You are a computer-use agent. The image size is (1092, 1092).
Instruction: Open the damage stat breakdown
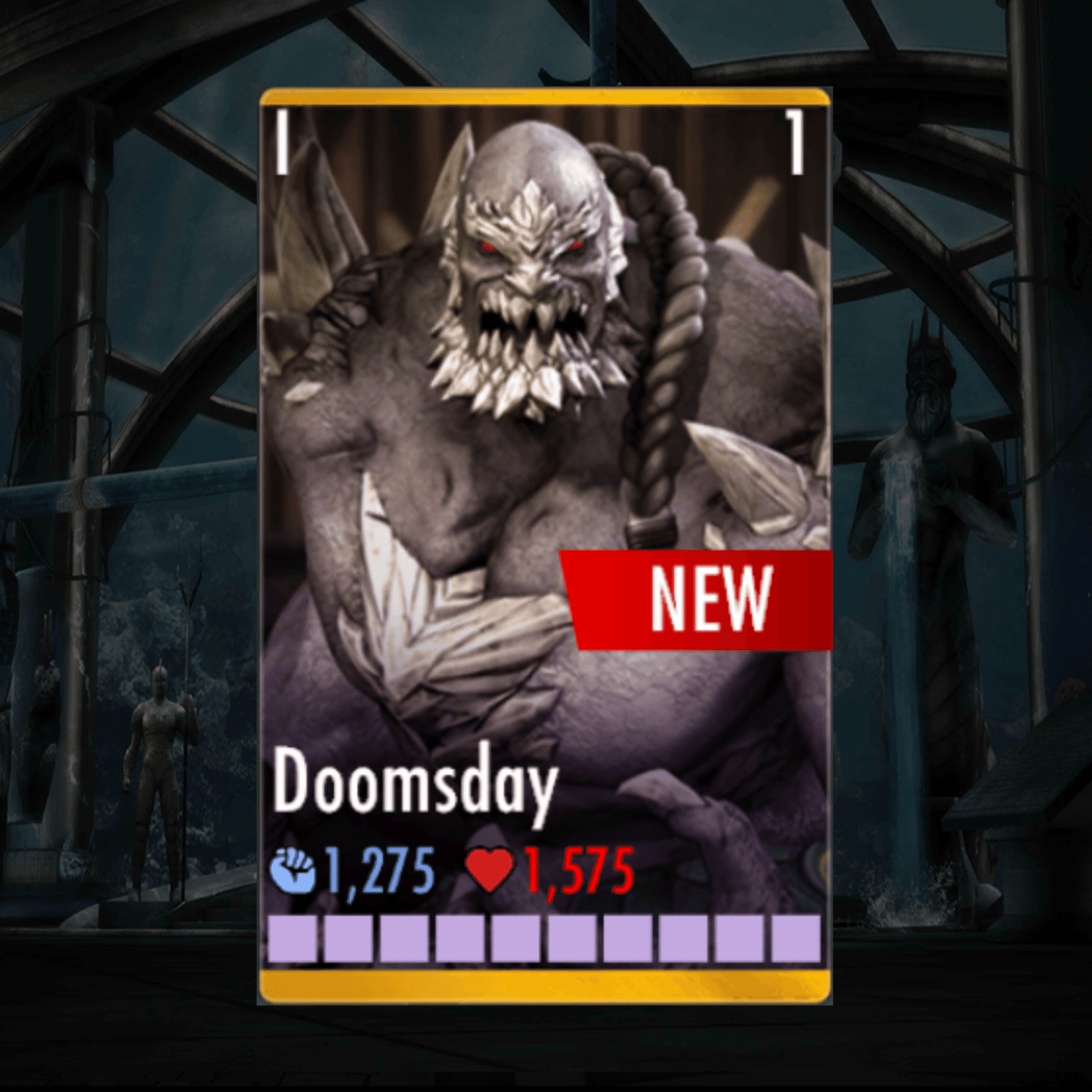(x=378, y=871)
